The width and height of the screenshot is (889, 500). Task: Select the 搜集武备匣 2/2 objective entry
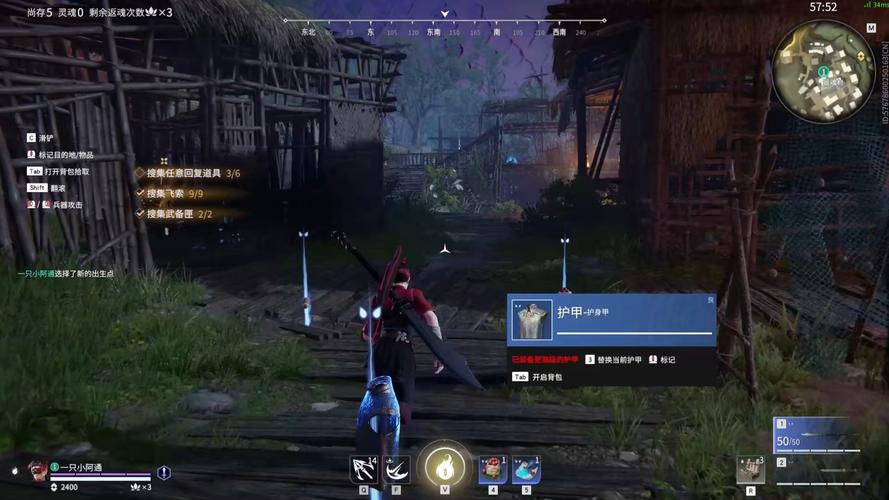(179, 213)
